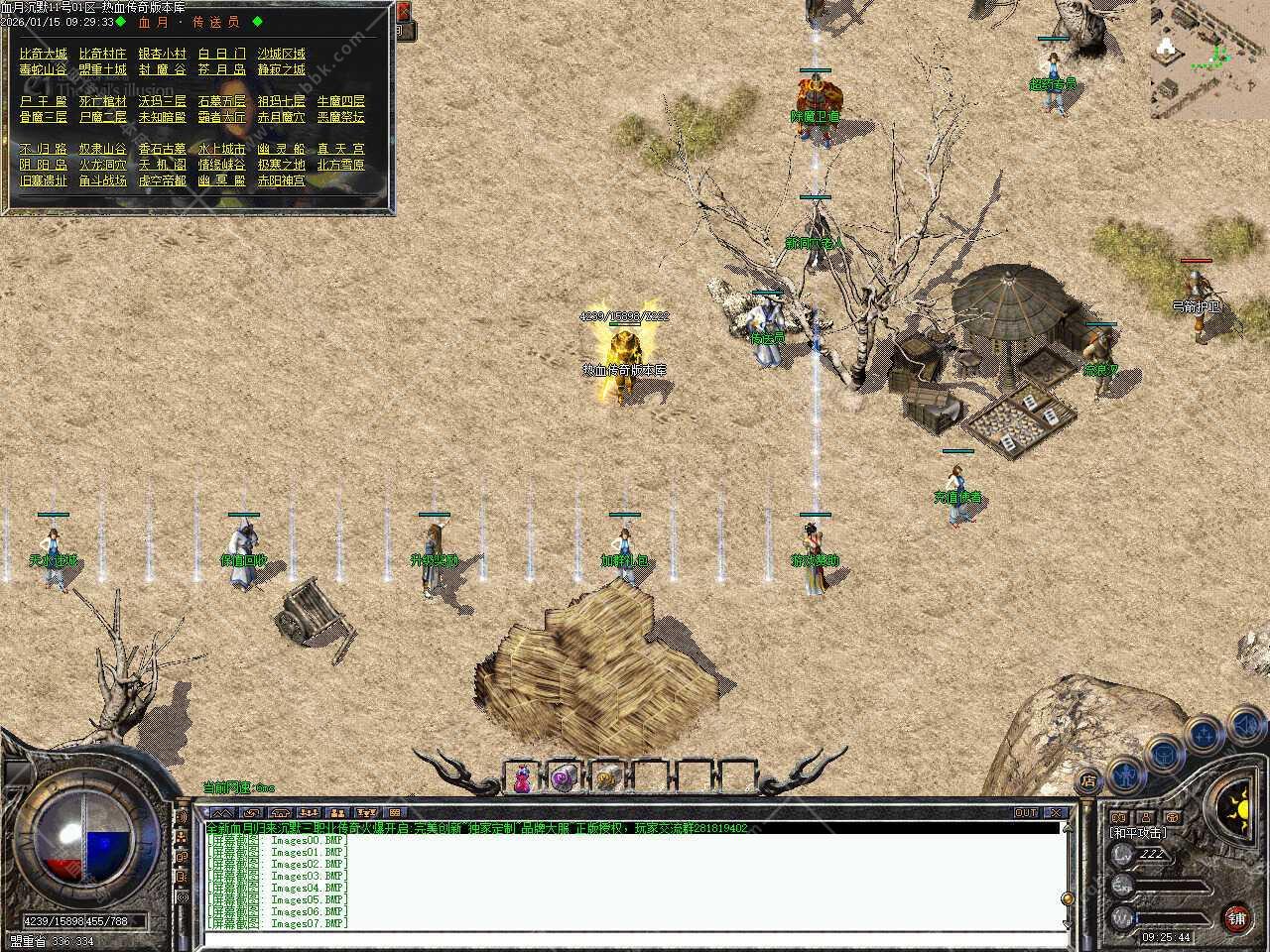Image resolution: width=1270 pixels, height=952 pixels.
Task: Choose 火龙洞穴 from the teleporter menu
Action: point(102,165)
